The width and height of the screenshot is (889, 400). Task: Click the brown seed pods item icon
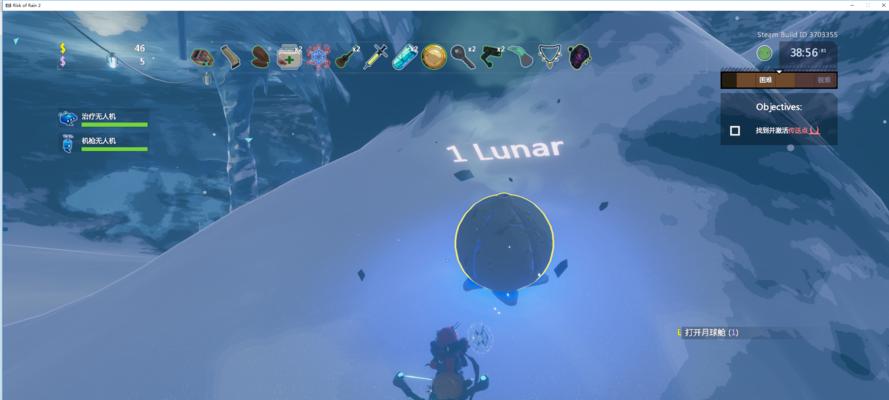click(x=260, y=56)
